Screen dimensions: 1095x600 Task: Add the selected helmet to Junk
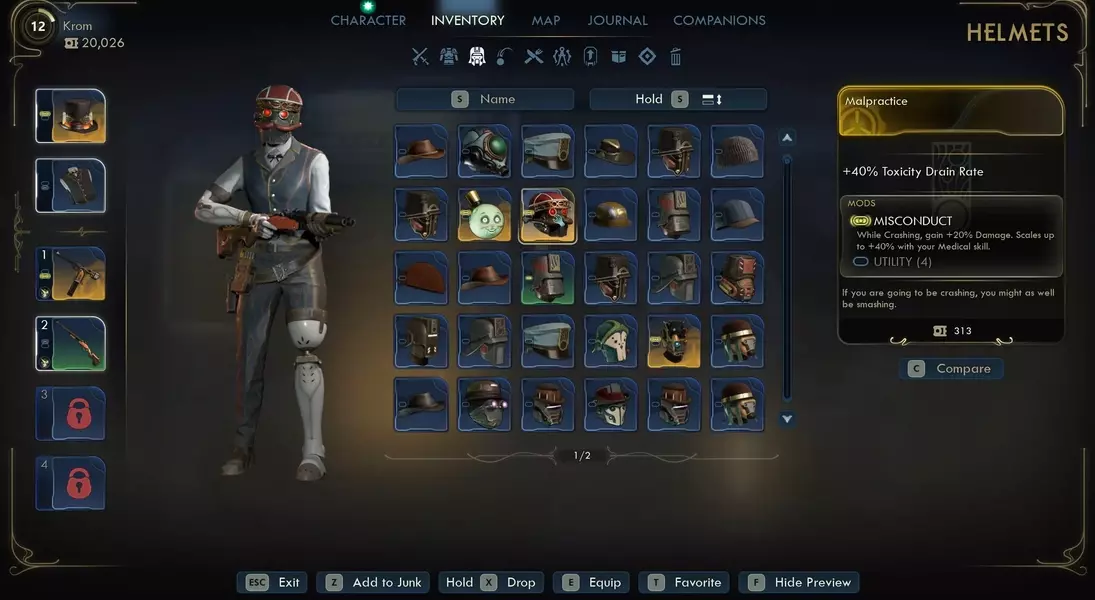[375, 582]
